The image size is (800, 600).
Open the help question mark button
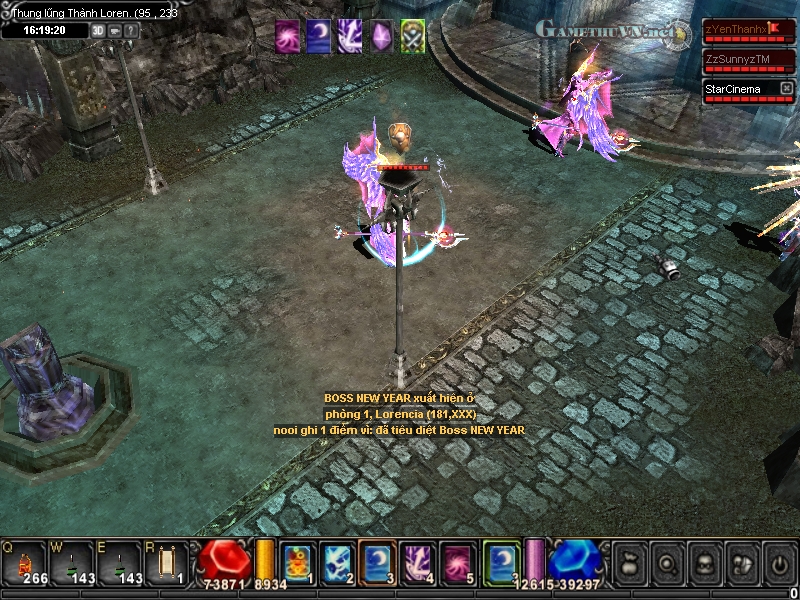(x=132, y=30)
